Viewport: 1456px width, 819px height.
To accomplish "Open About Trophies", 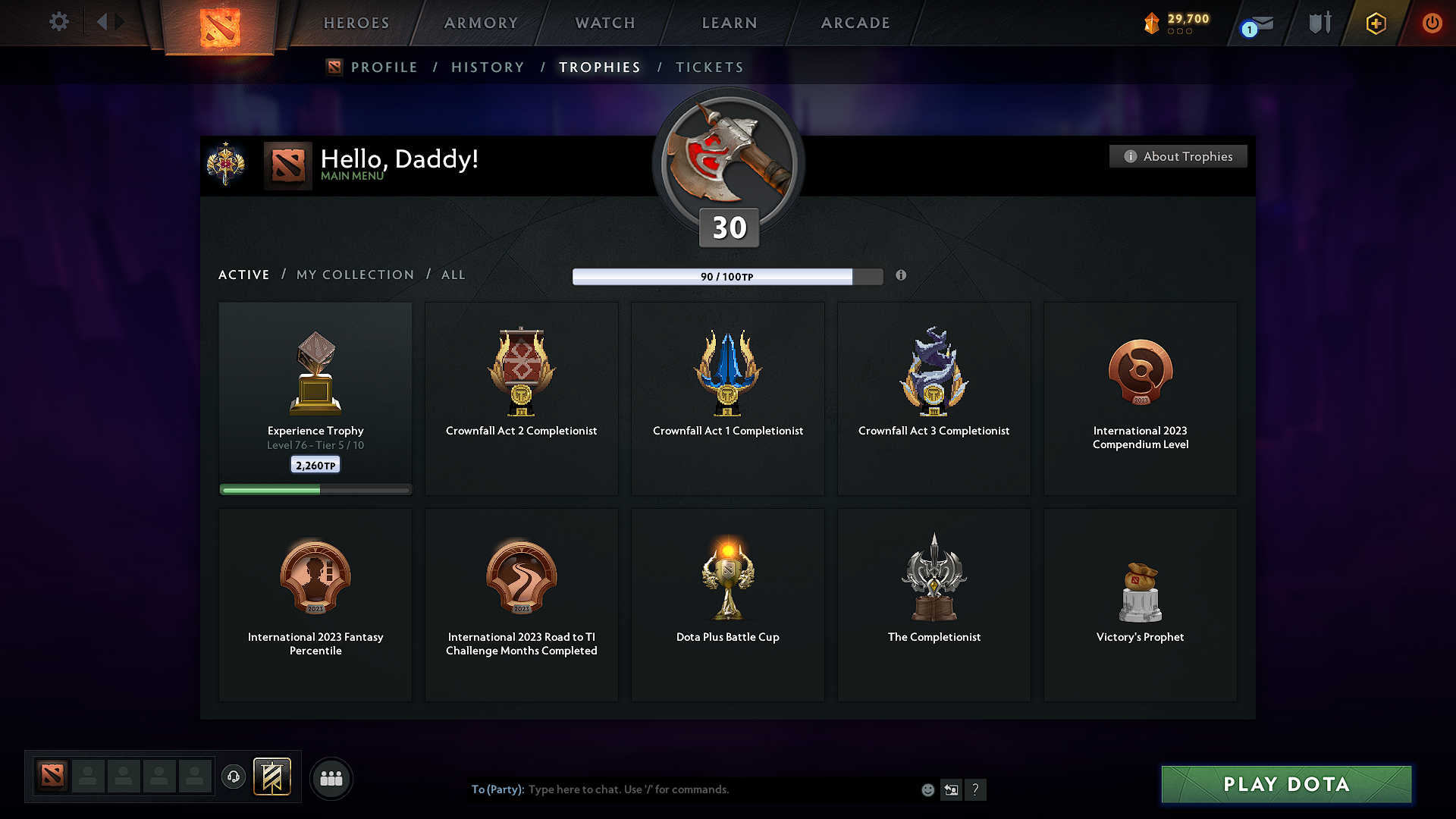I will [x=1178, y=156].
